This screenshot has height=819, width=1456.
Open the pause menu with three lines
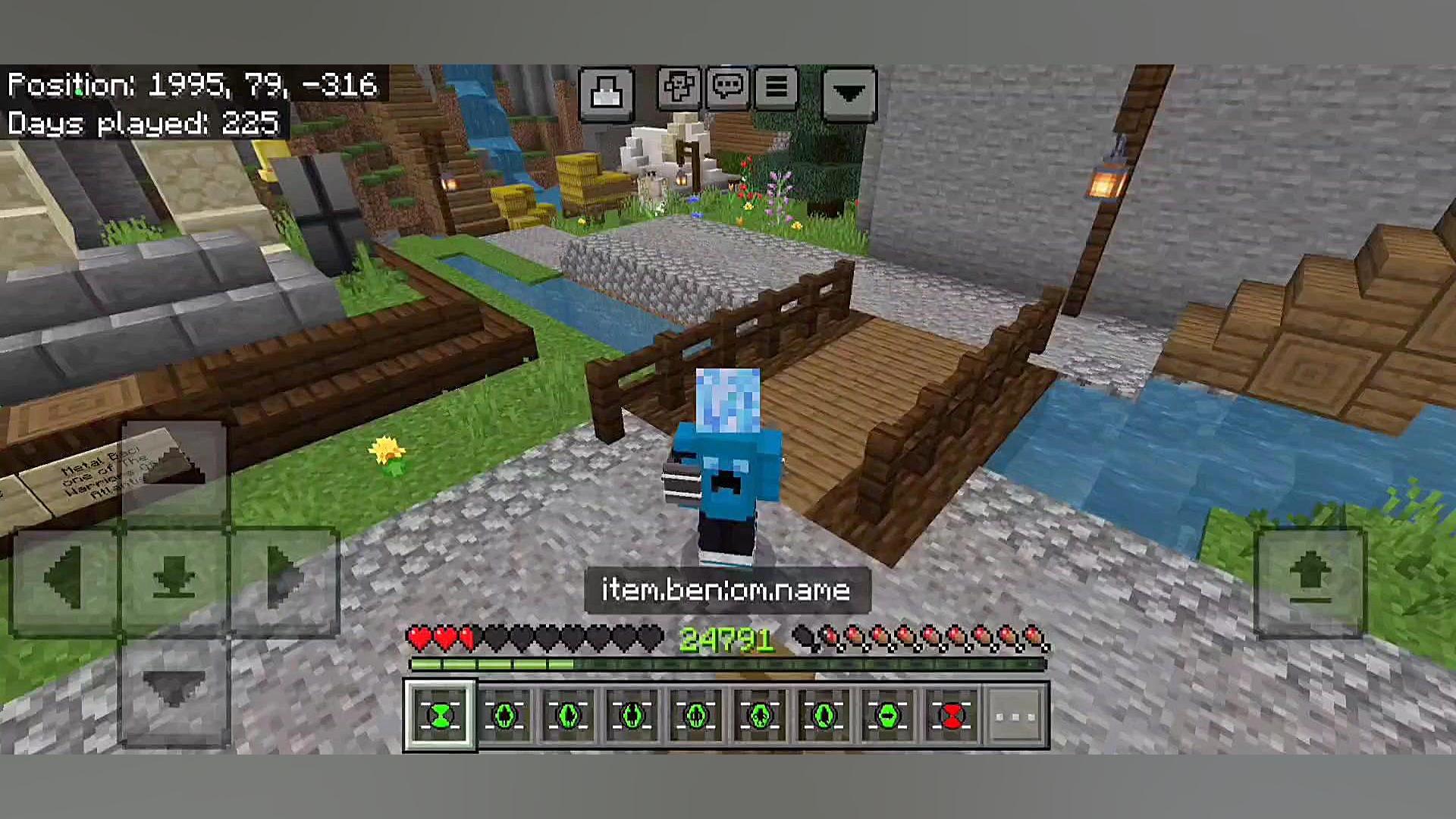(776, 88)
